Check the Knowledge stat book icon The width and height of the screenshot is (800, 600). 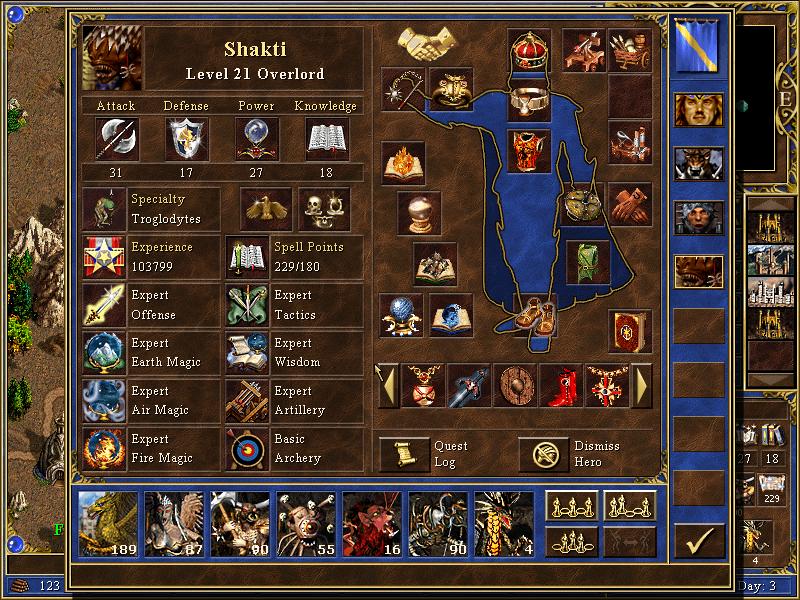326,138
